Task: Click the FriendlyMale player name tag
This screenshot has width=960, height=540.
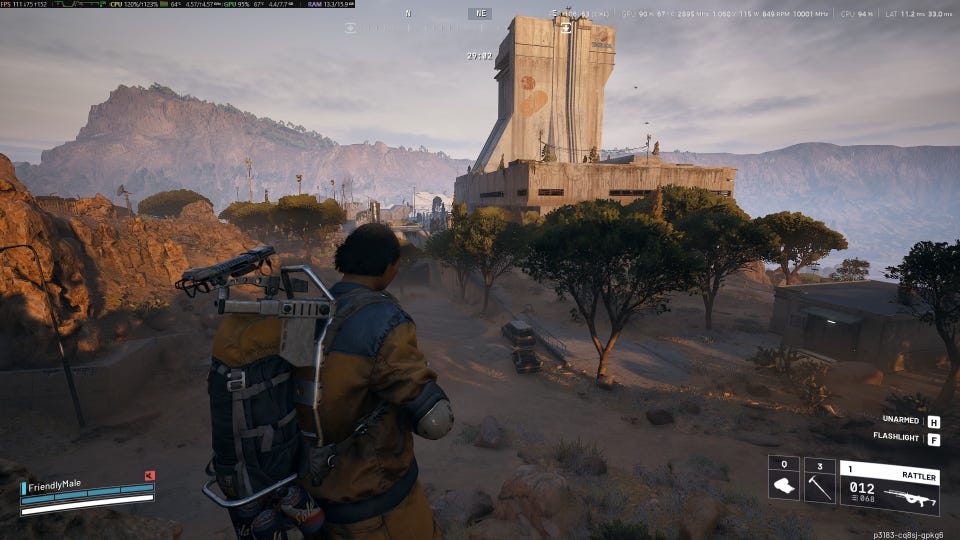Action: tap(55, 484)
